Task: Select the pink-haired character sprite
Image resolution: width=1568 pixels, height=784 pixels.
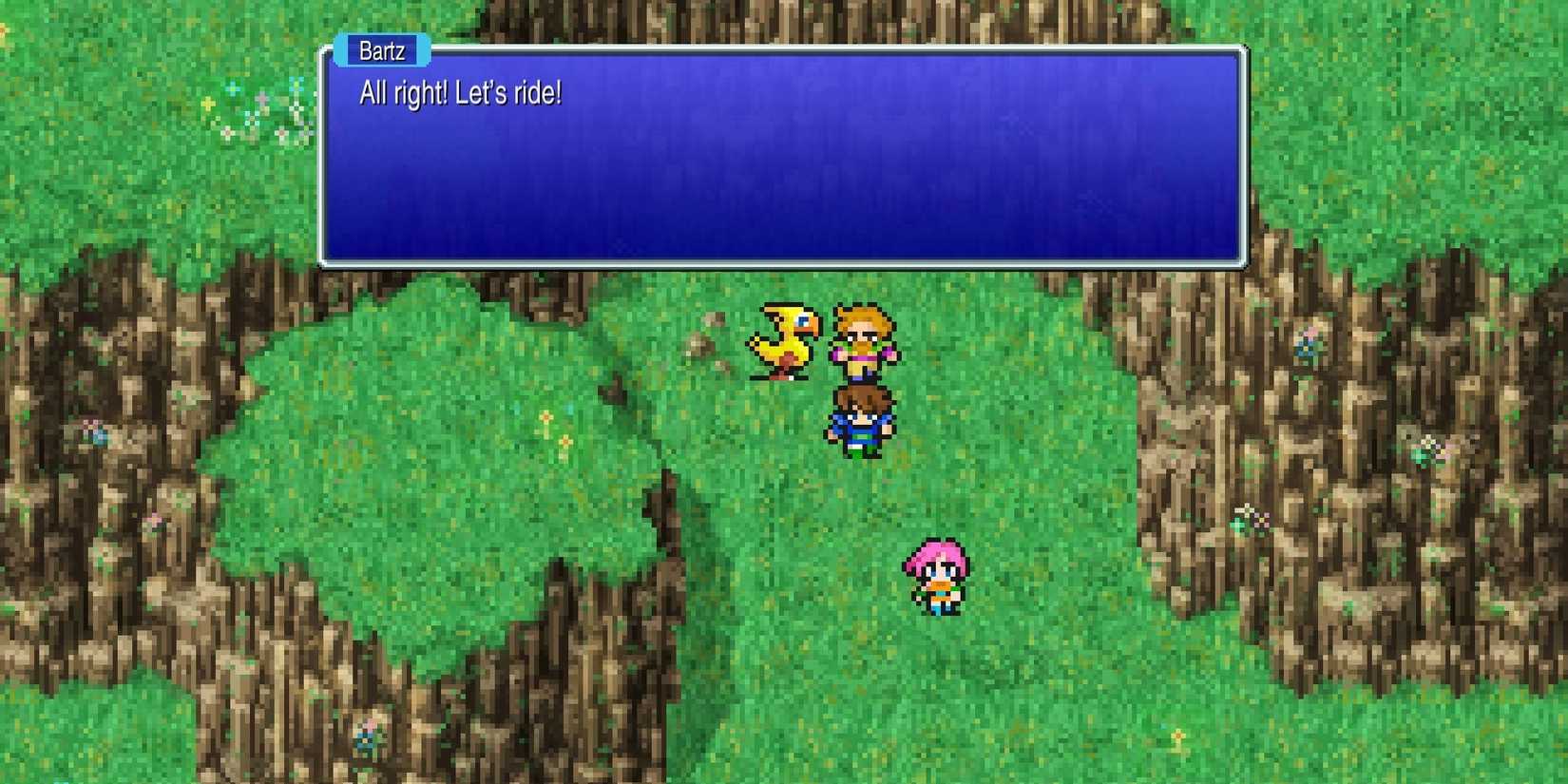Action: coord(936,575)
